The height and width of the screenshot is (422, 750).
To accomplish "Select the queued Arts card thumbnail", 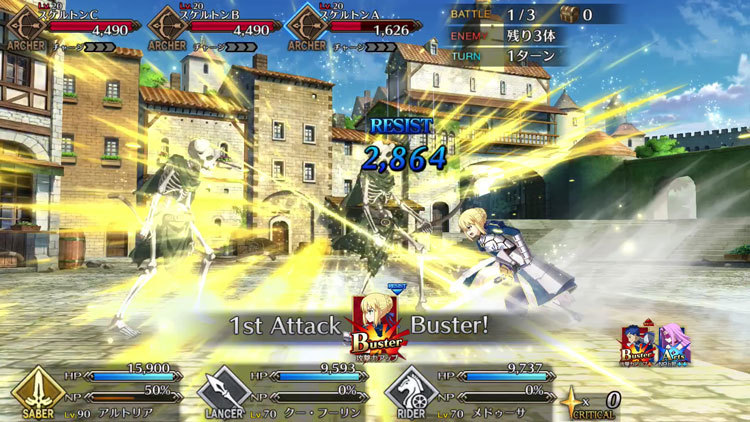I will (673, 344).
